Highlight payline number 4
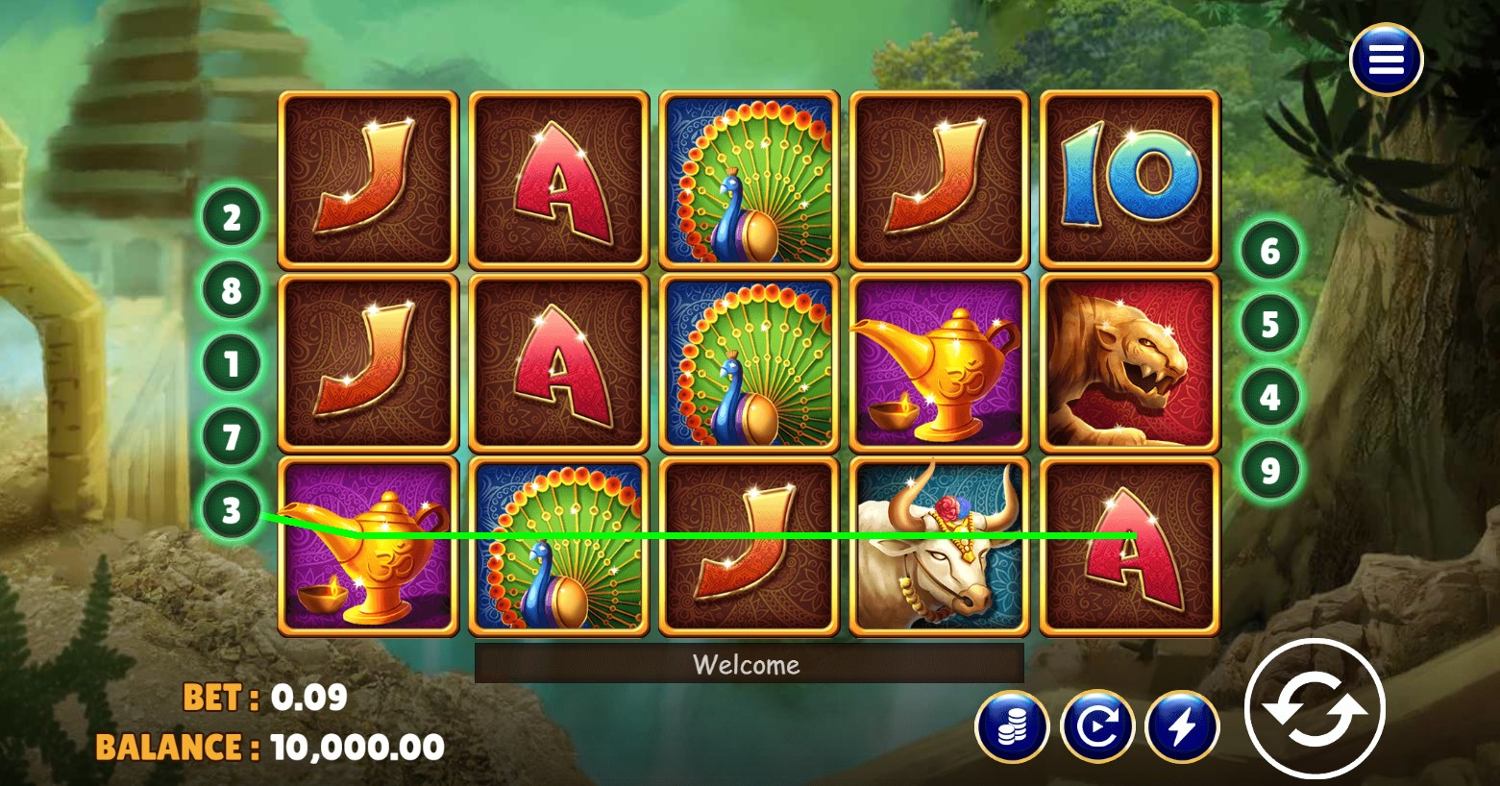 pos(1270,397)
